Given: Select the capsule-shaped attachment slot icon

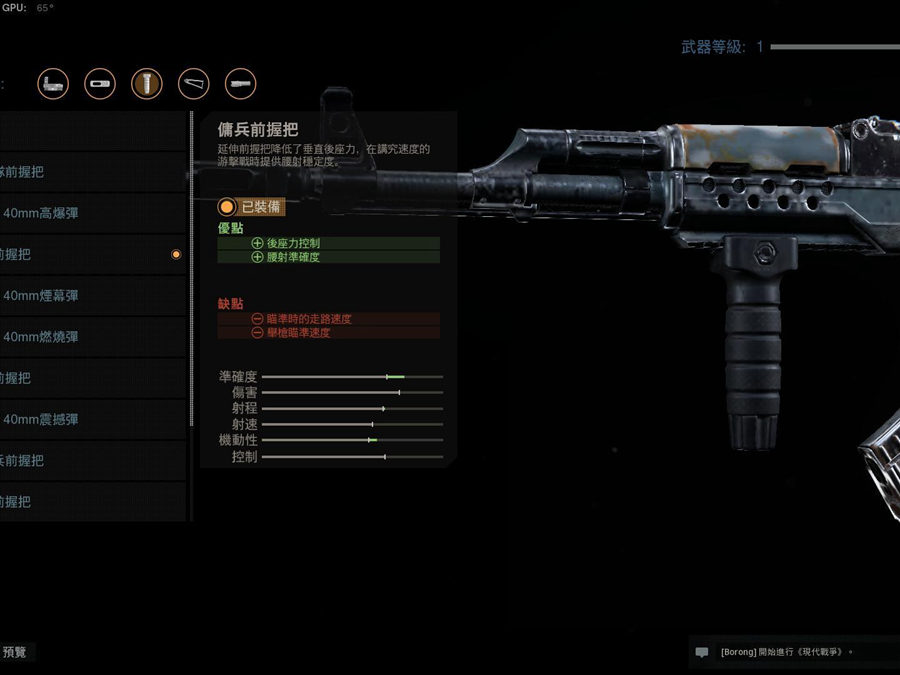Looking at the screenshot, I should pyautogui.click(x=100, y=83).
